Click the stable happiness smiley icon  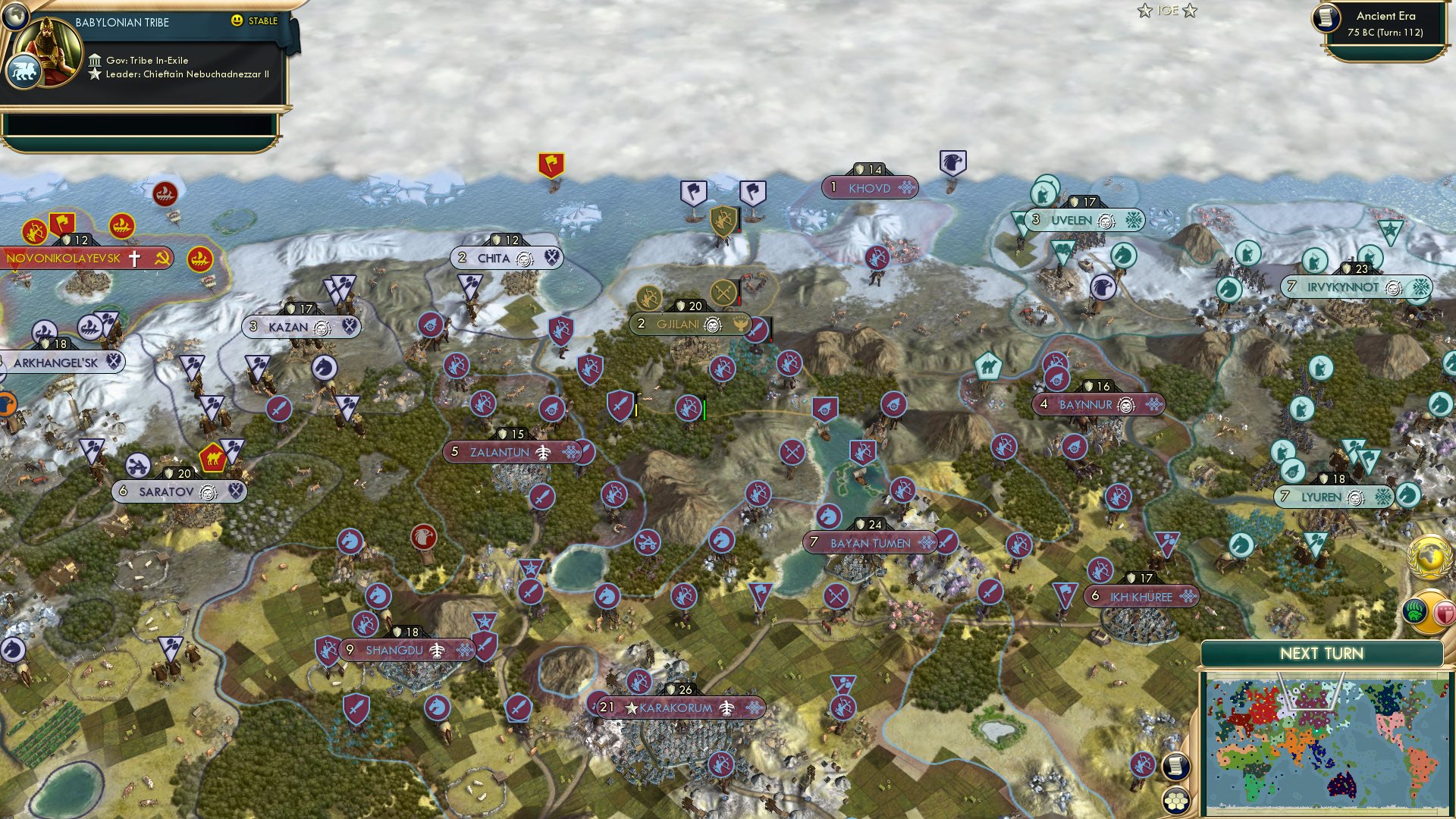coord(238,21)
